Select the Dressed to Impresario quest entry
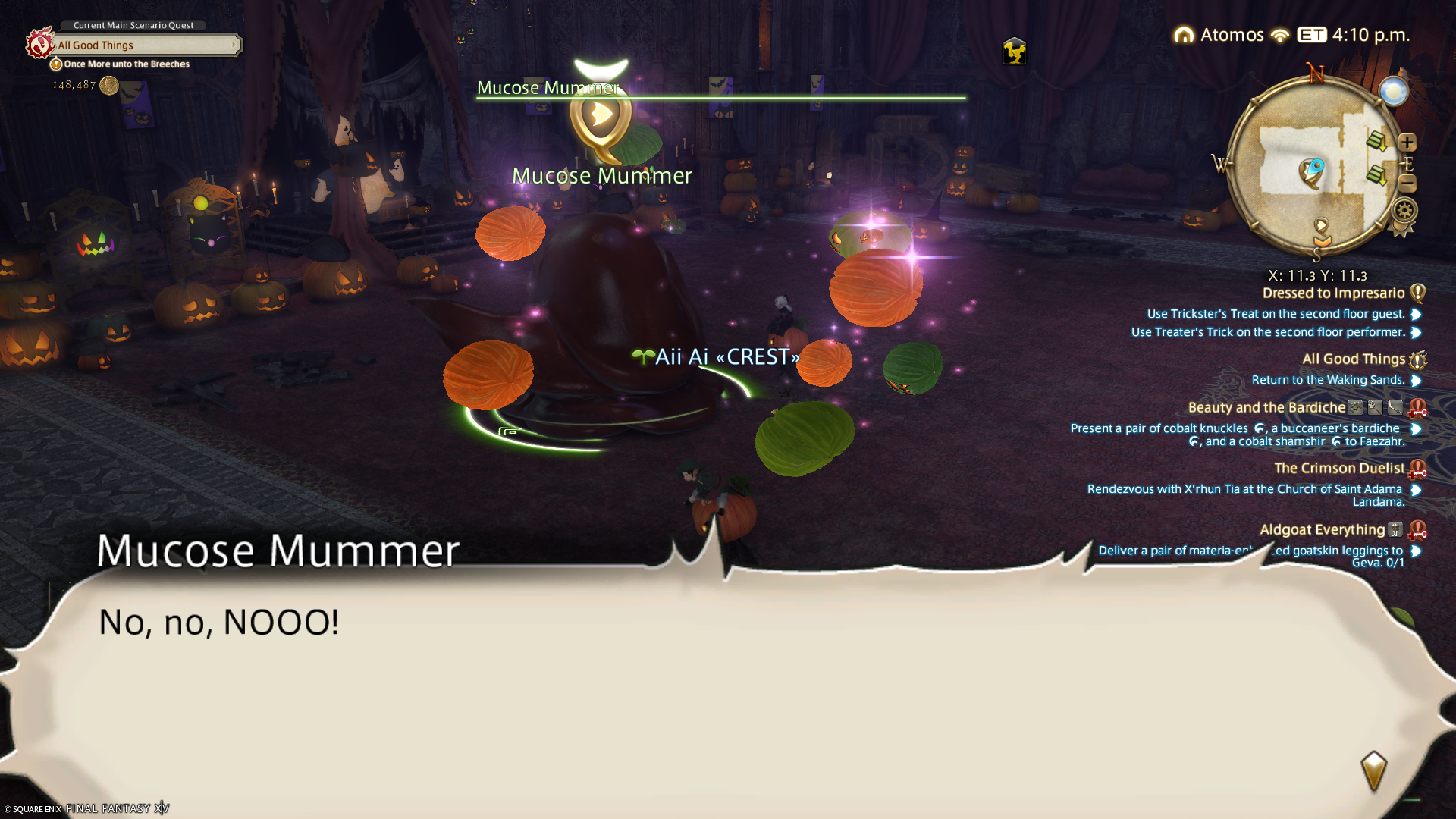The width and height of the screenshot is (1456, 819). [1333, 293]
